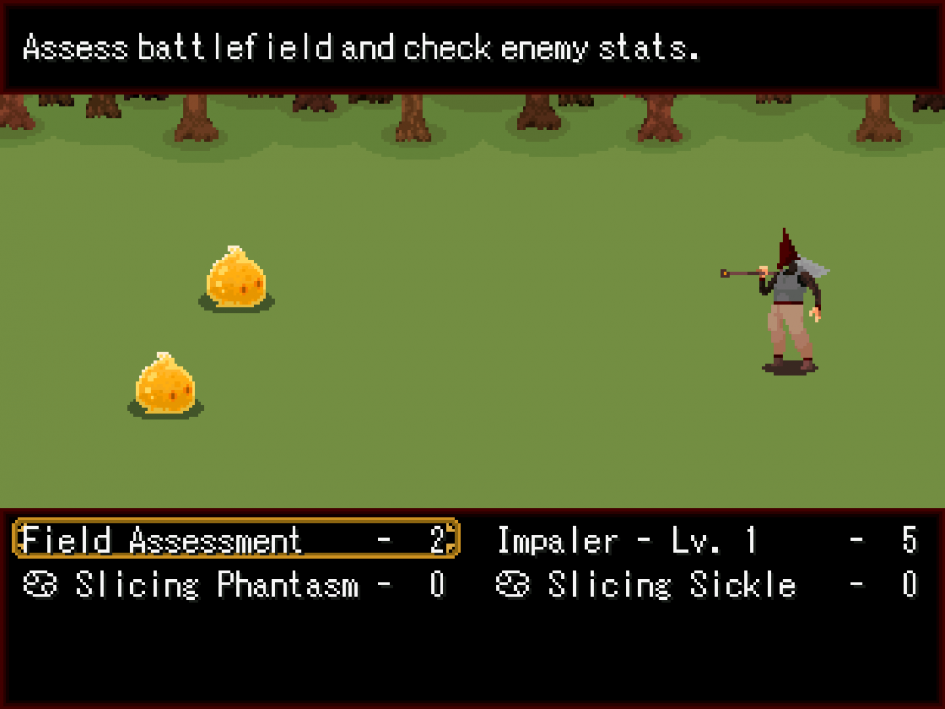Select the Field Assessment skill
945x709 pixels.
(x=235, y=541)
